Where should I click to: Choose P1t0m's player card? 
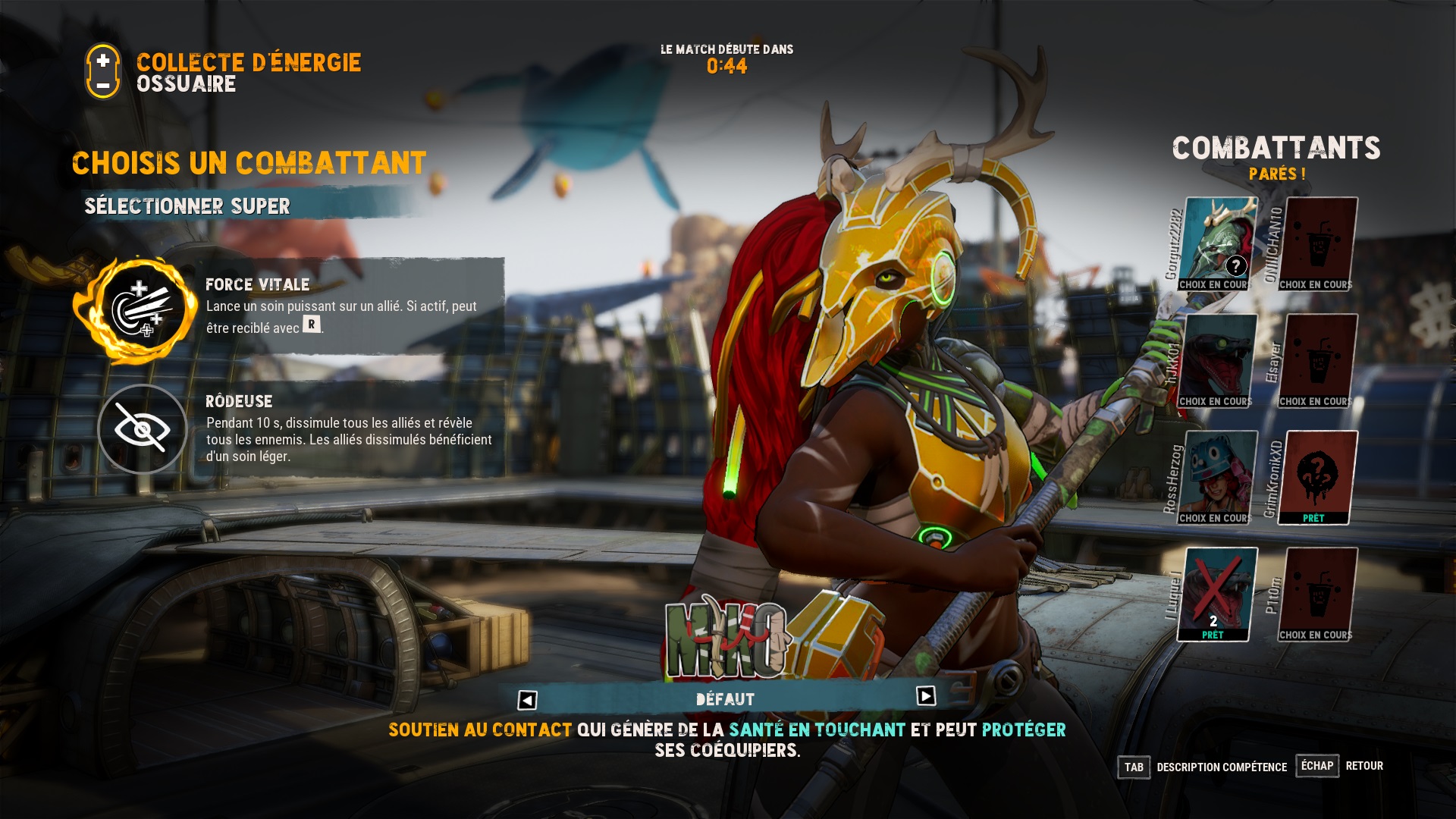pos(1319,595)
